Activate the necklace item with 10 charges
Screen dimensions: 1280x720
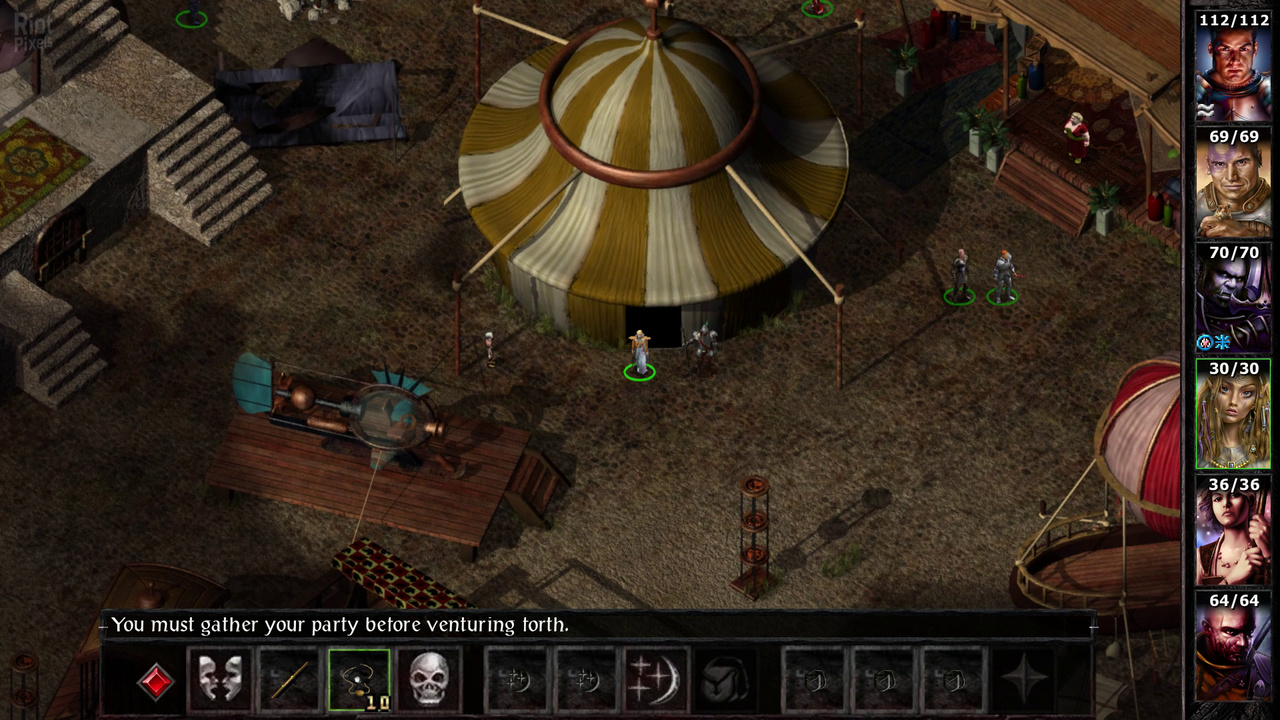coord(359,678)
